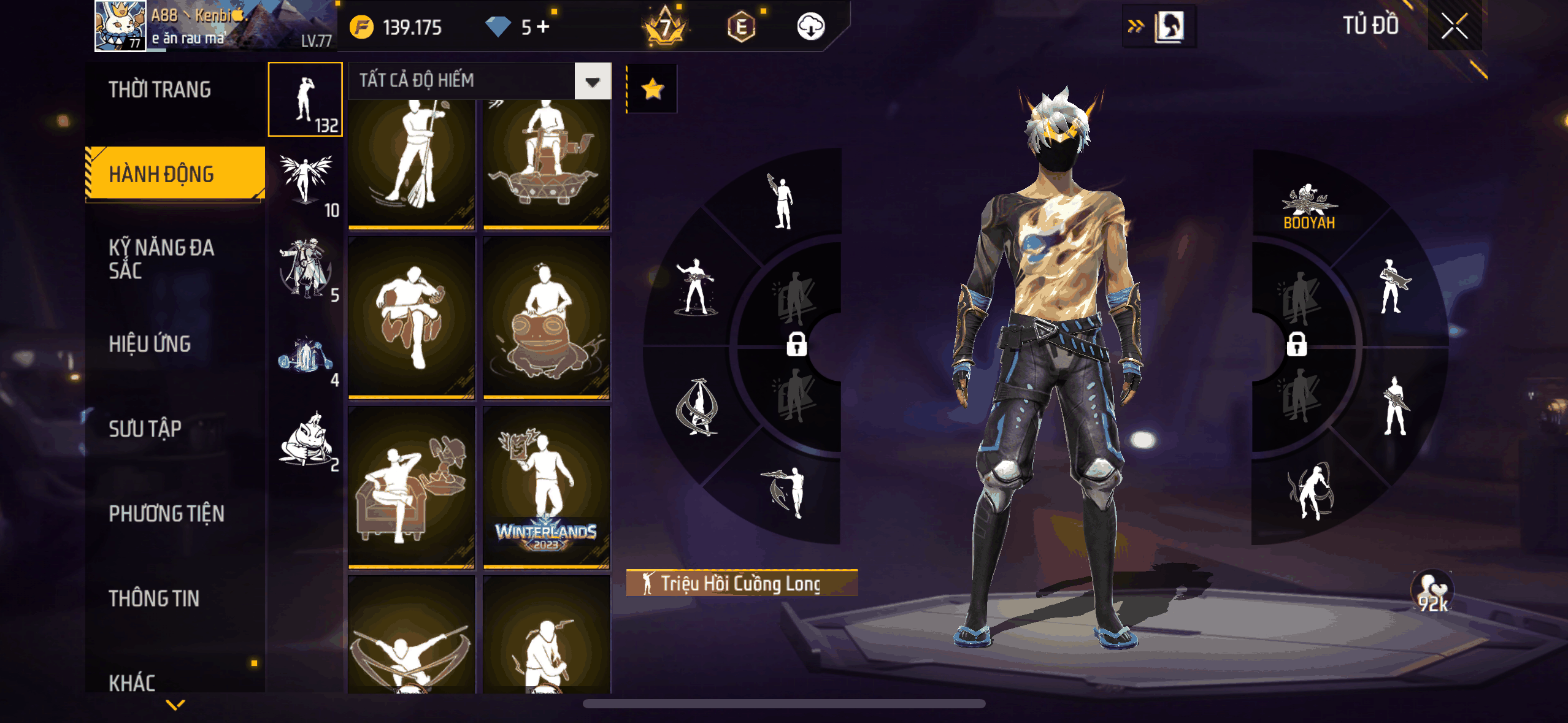Add diamonds with the plus button
This screenshot has height=723, width=1568.
pyautogui.click(x=543, y=26)
